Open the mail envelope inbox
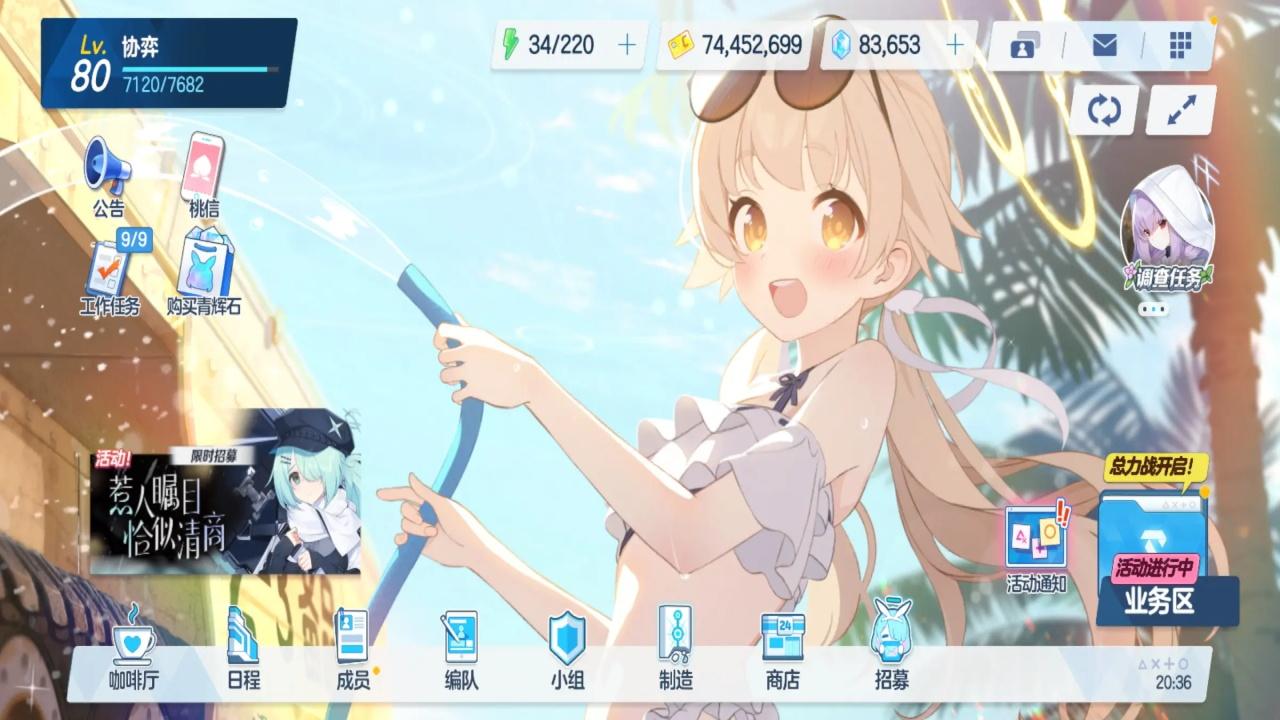Image resolution: width=1280 pixels, height=720 pixels. pyautogui.click(x=1104, y=45)
